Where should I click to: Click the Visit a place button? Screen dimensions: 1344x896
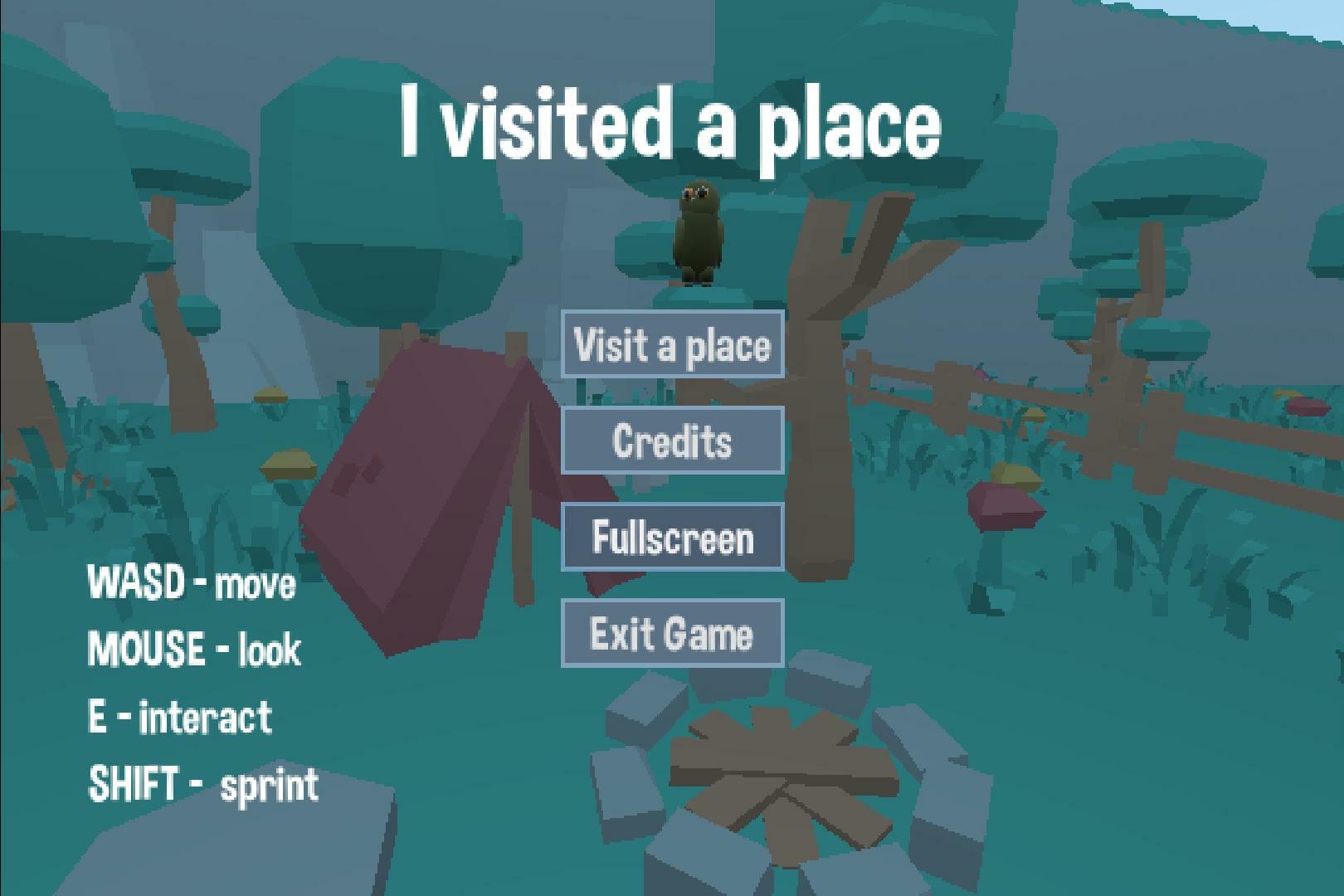click(672, 346)
